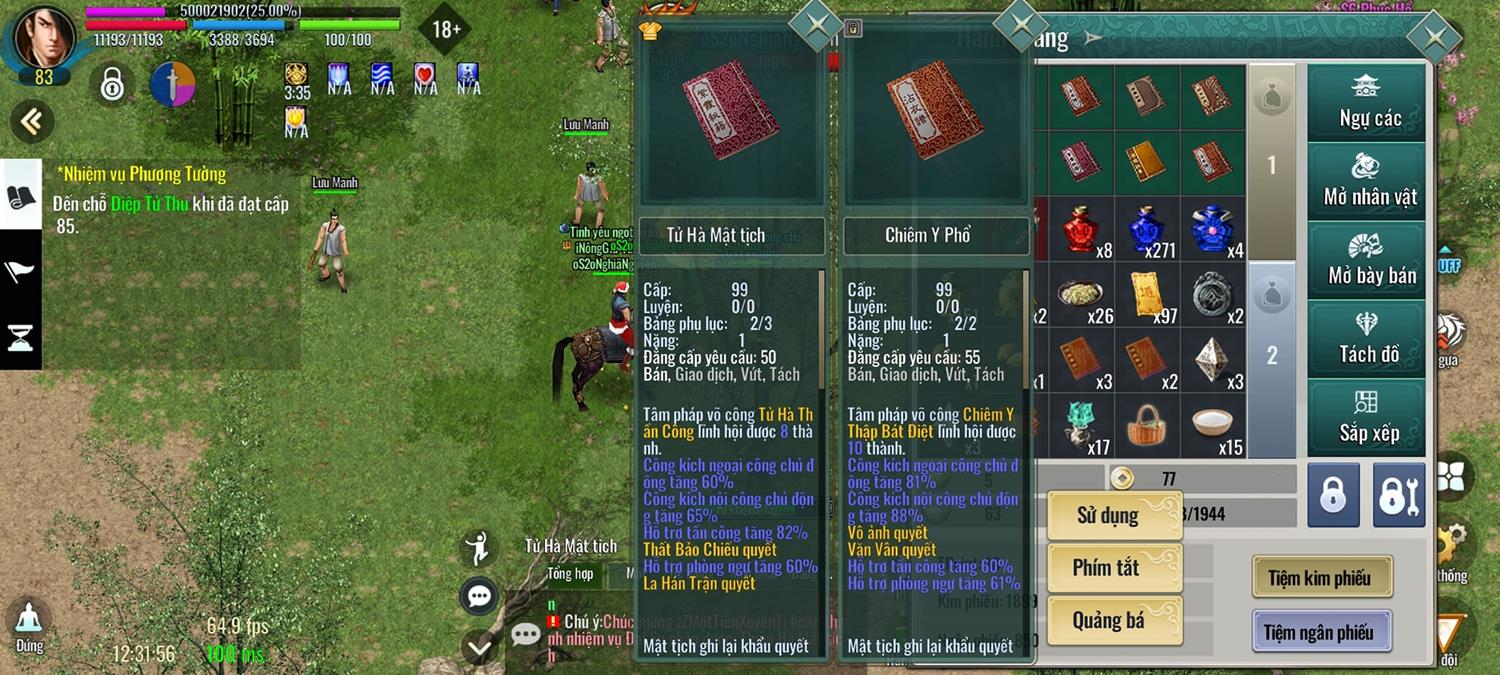Click the Mở nhân vật button

pyautogui.click(x=1367, y=181)
